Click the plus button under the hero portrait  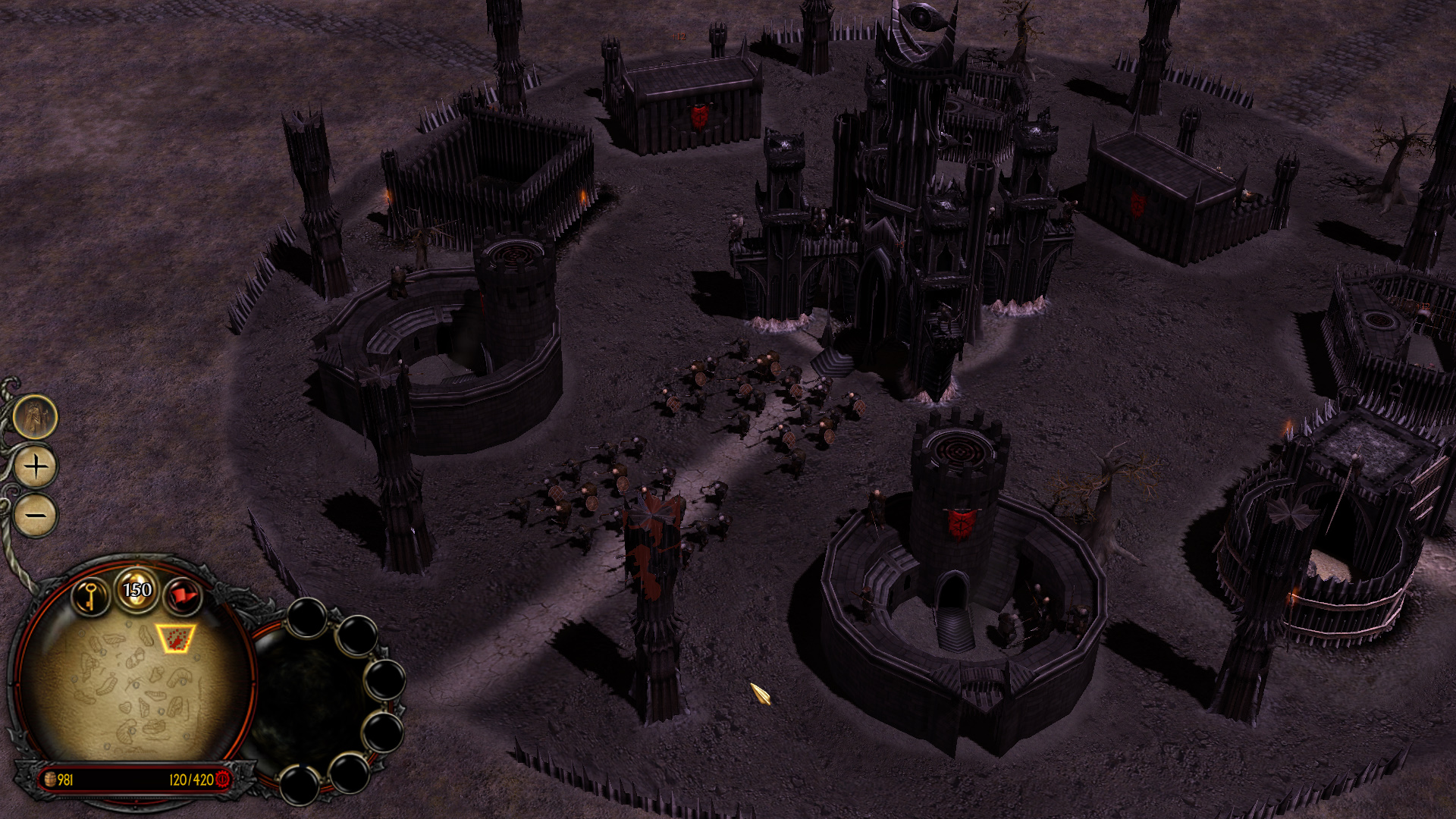(x=36, y=466)
